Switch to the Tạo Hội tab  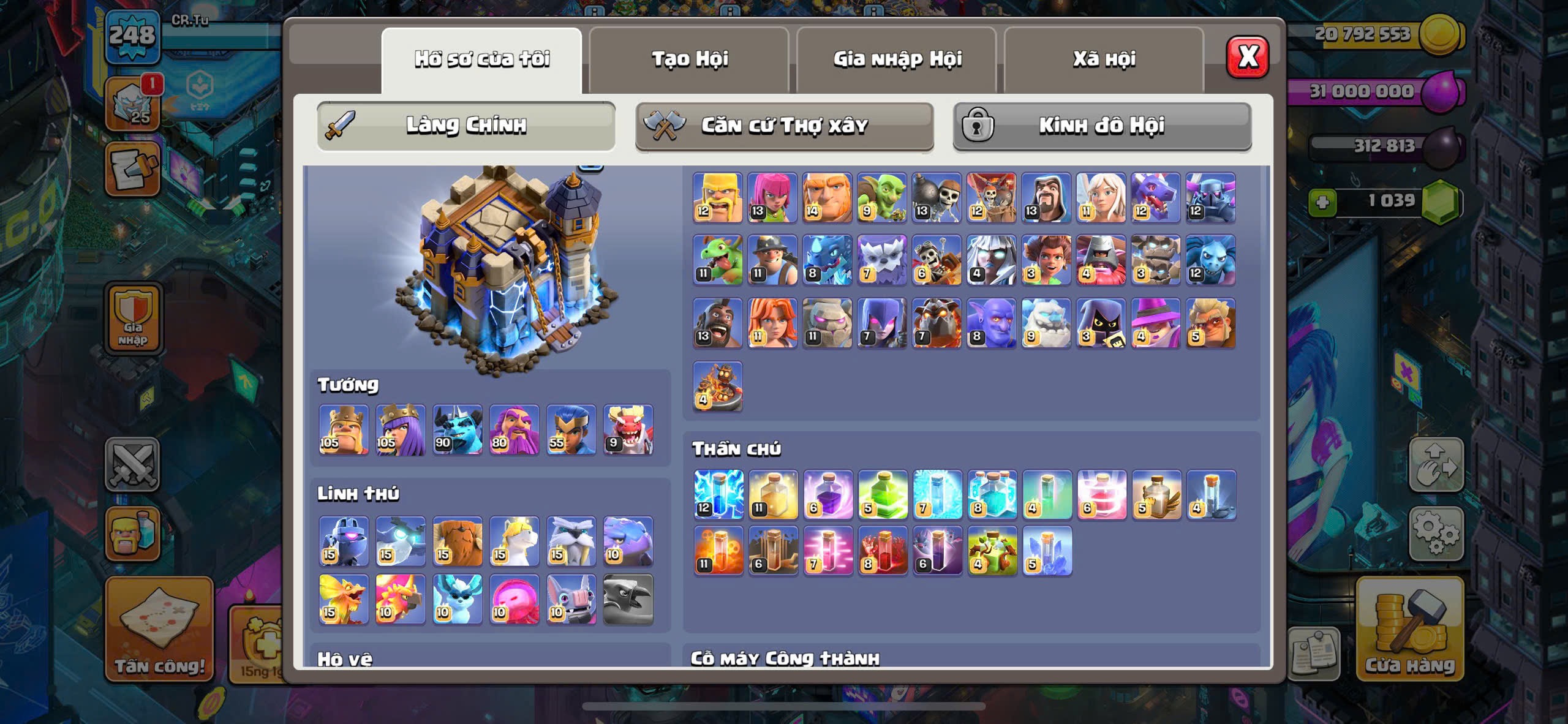[x=689, y=59]
